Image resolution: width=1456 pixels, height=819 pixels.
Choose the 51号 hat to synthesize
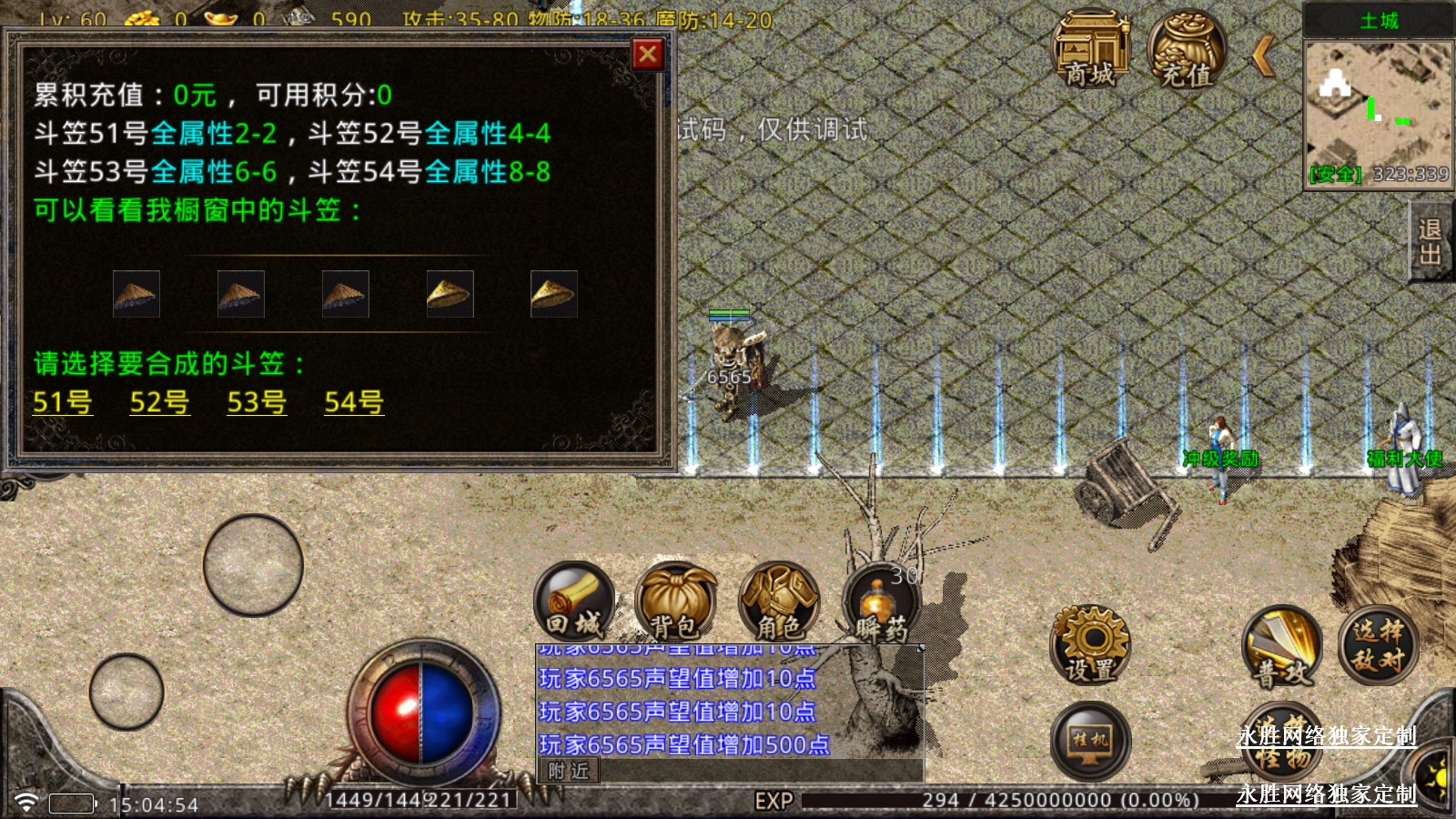62,401
